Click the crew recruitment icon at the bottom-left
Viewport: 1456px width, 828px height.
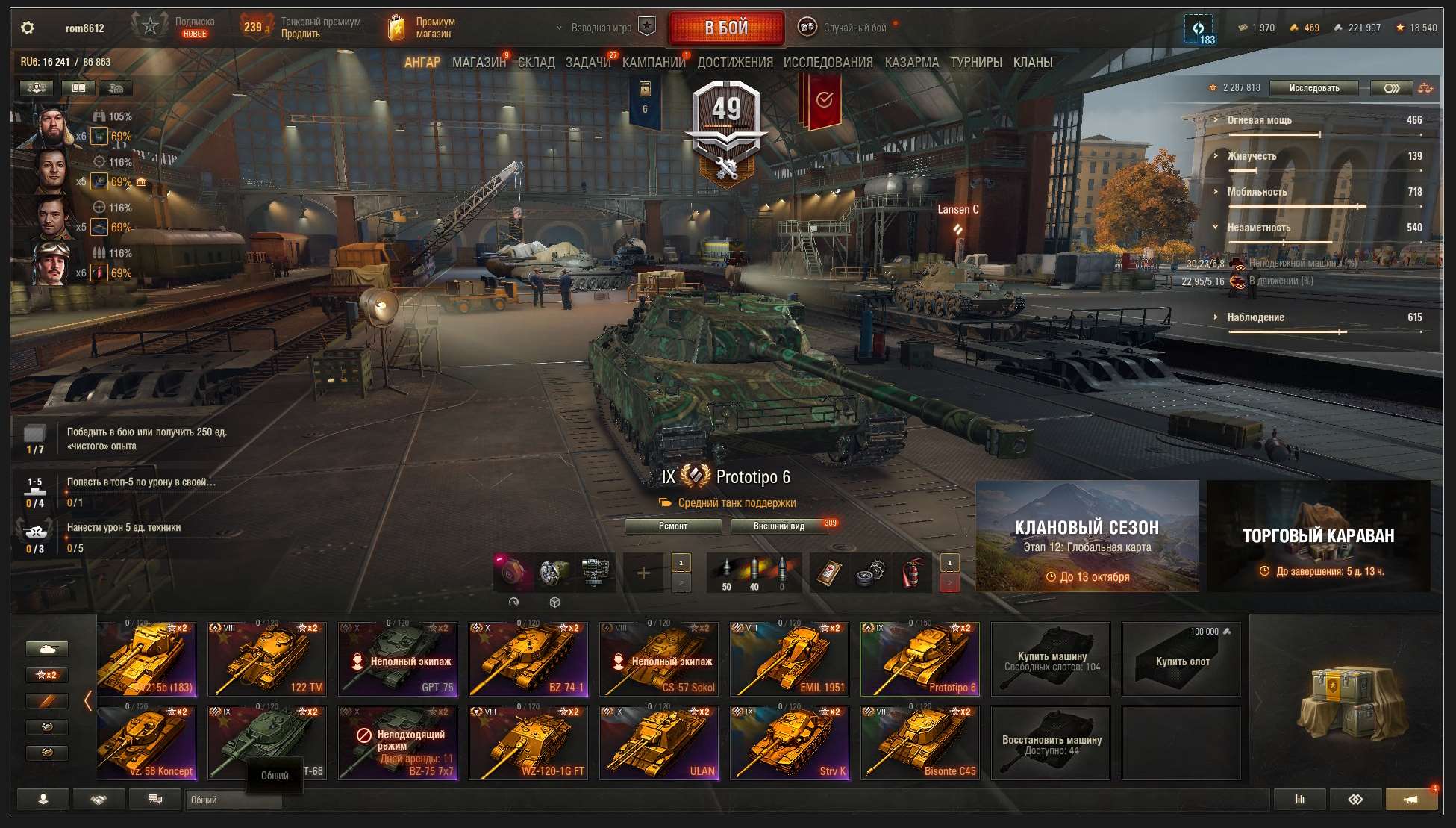[x=43, y=799]
